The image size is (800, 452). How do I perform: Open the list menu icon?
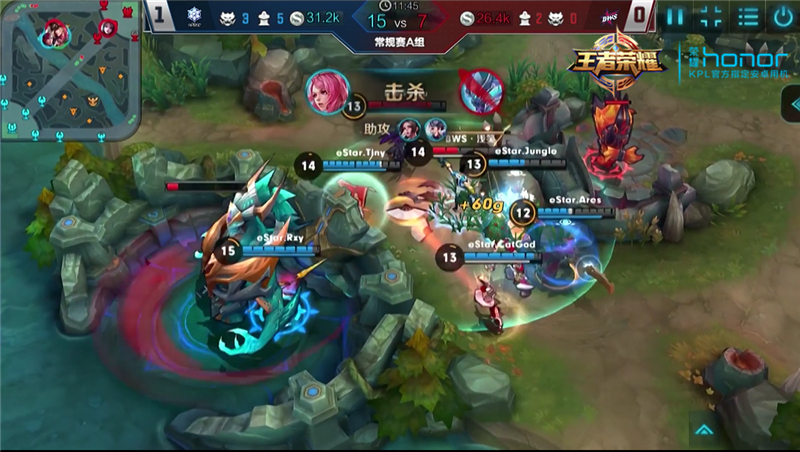click(746, 17)
